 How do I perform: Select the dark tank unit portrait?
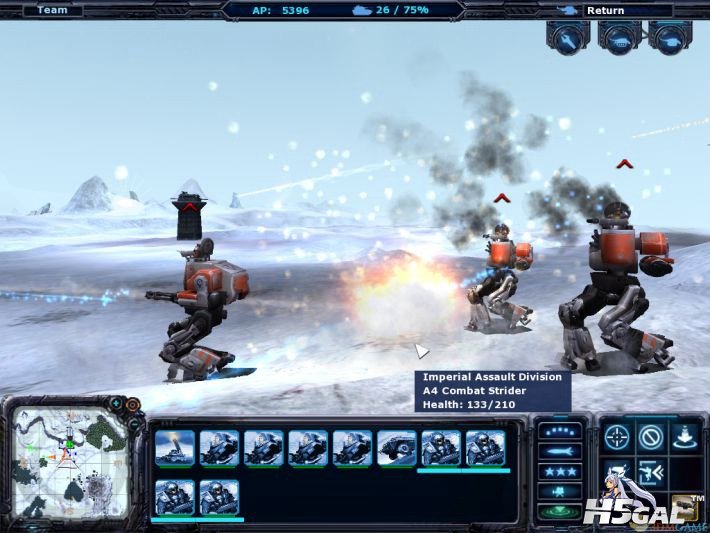click(396, 447)
